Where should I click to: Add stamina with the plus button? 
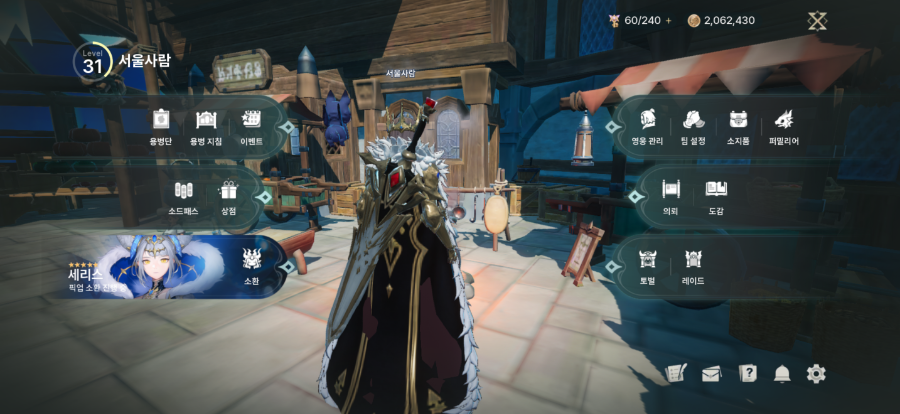point(669,20)
